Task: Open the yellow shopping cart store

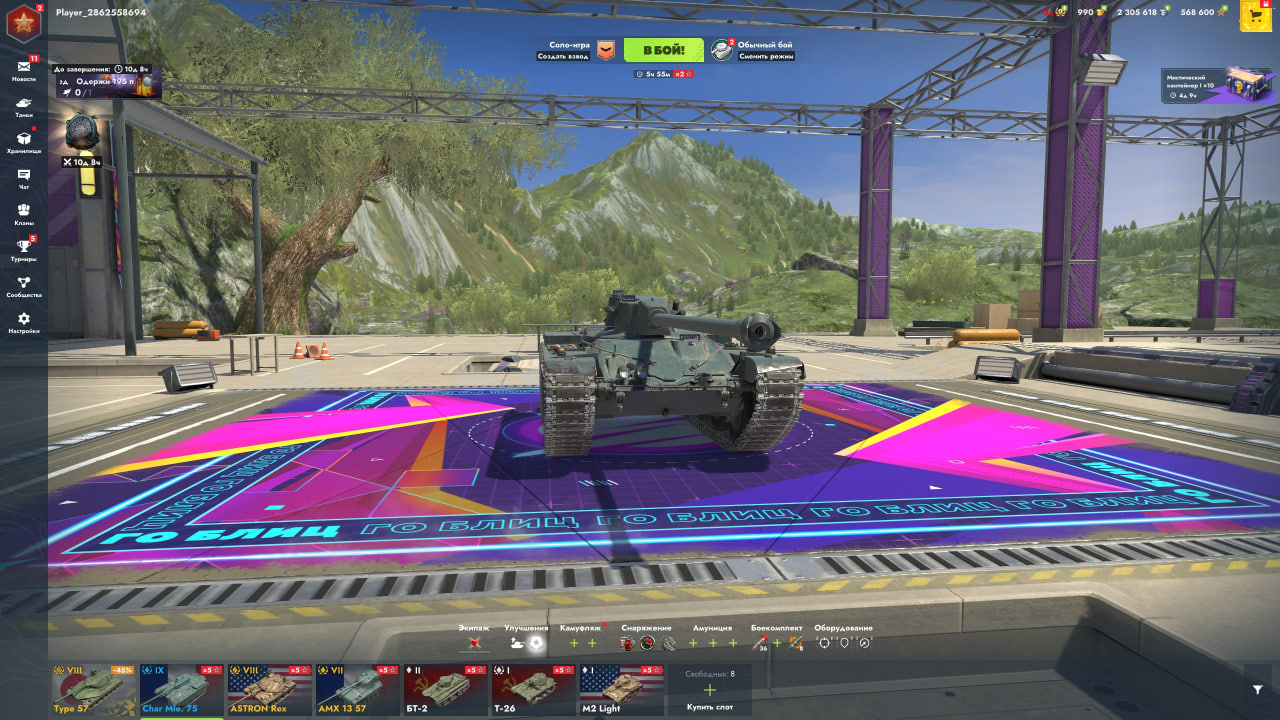Action: click(x=1255, y=16)
